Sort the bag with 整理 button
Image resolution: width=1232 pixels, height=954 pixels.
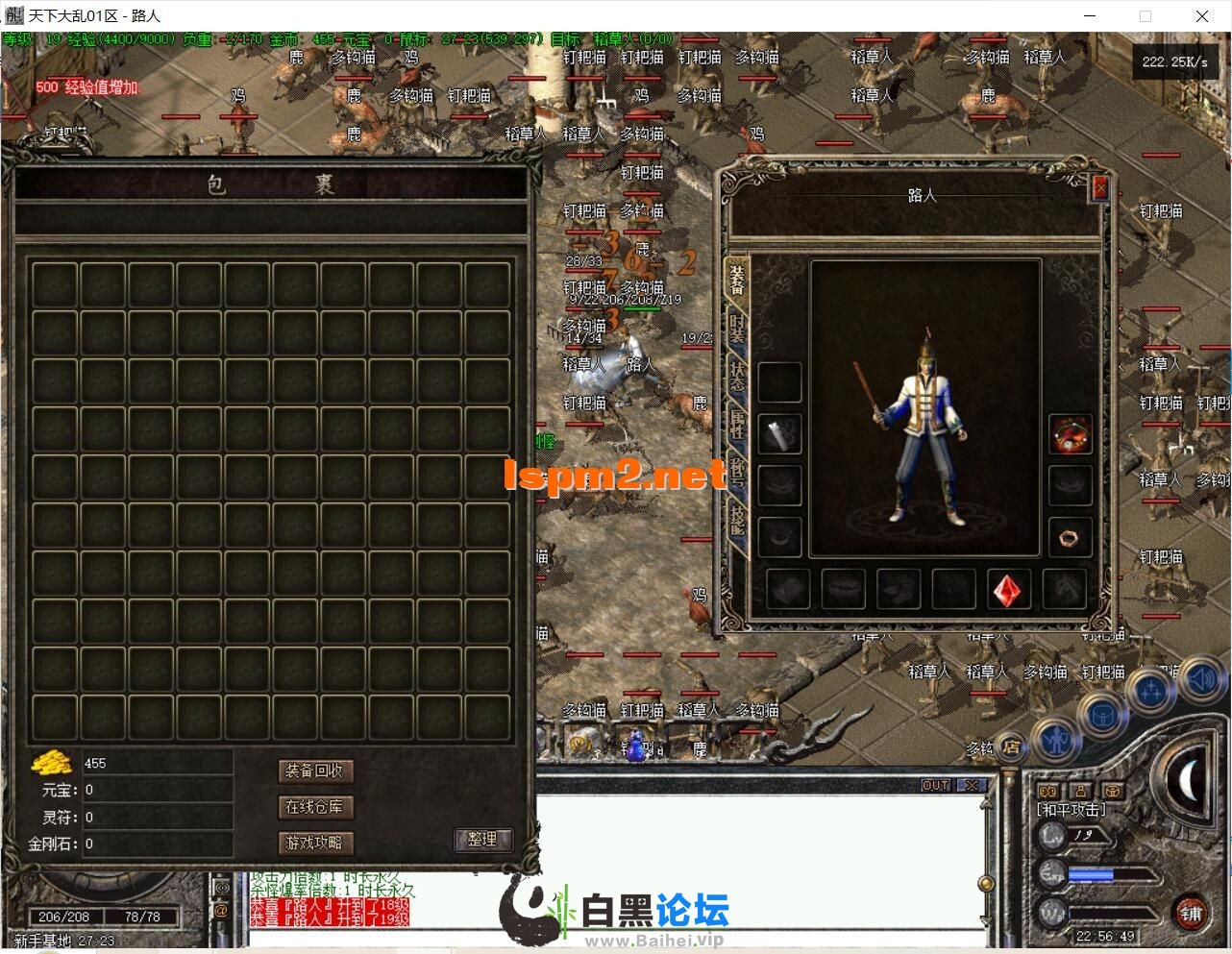tap(482, 839)
